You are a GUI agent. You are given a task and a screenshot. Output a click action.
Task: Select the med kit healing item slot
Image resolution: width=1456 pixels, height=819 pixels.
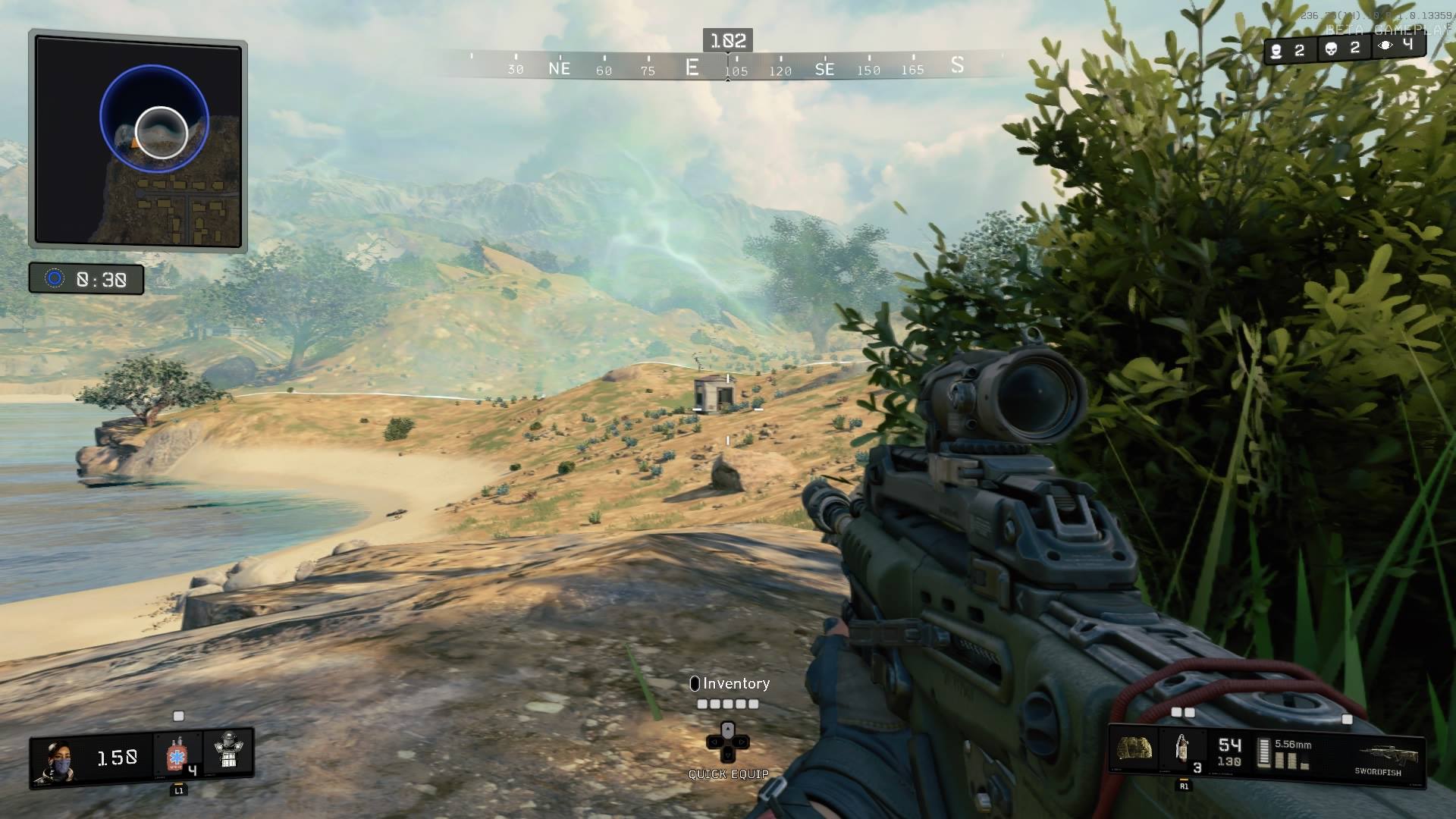pyautogui.click(x=177, y=755)
